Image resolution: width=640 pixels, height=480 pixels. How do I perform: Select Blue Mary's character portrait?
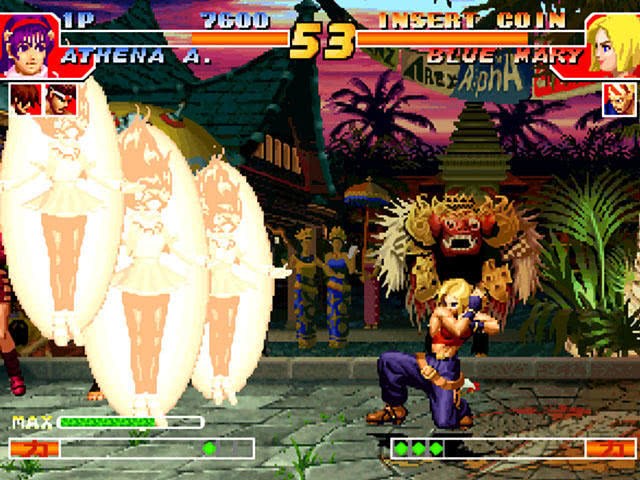612,46
